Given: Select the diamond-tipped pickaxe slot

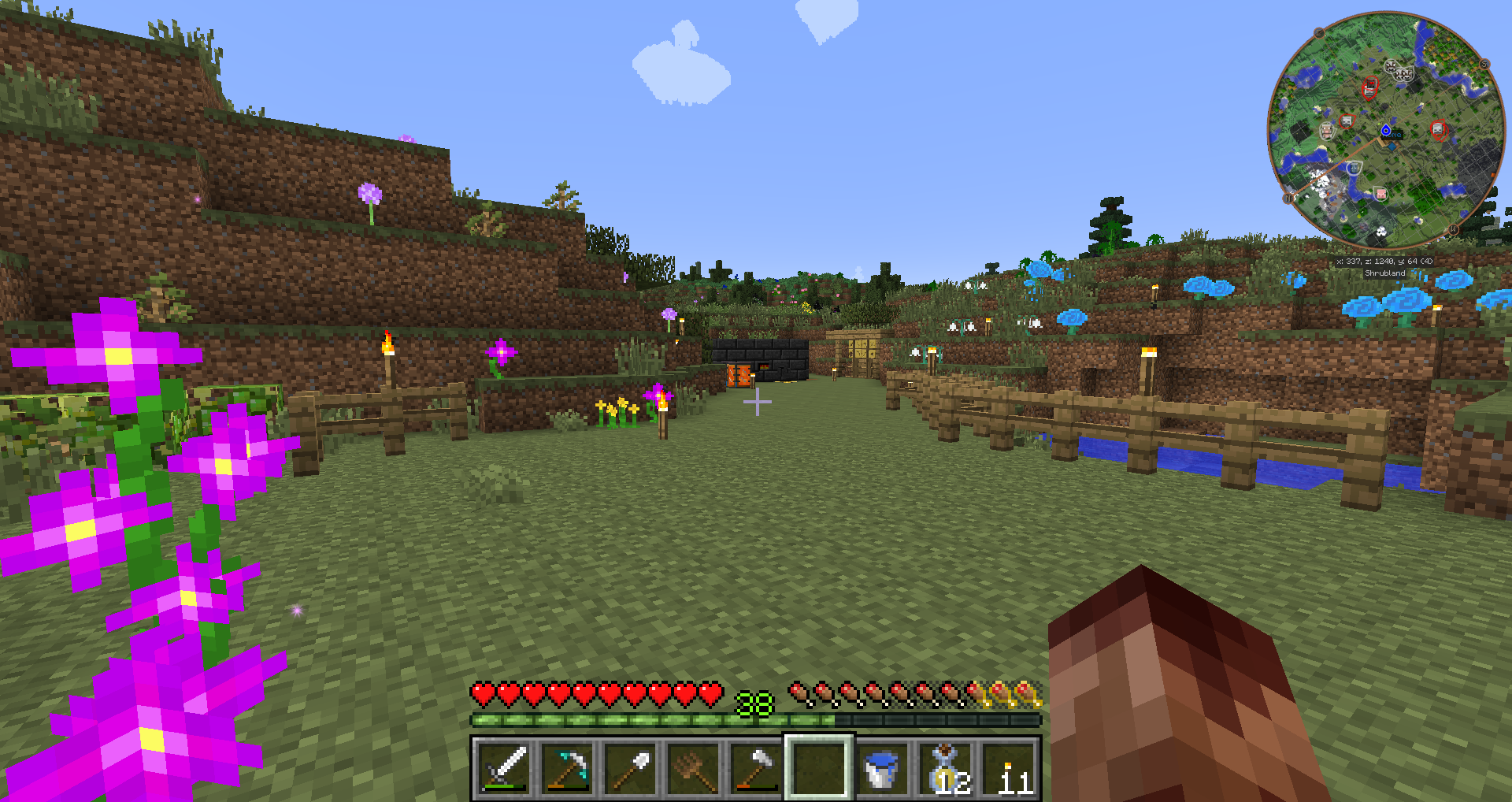Looking at the screenshot, I should [567, 767].
